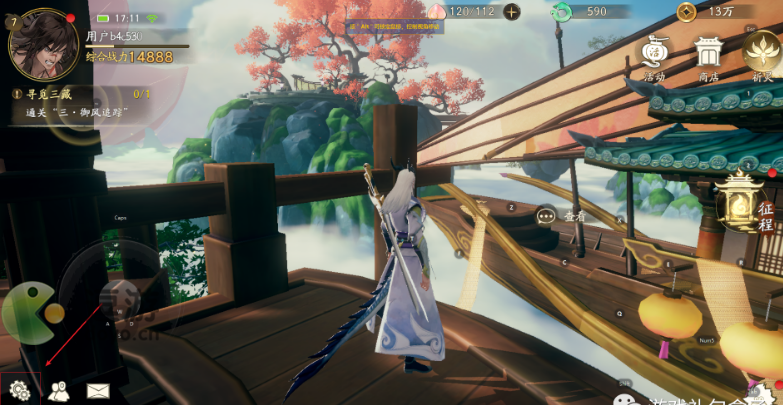The width and height of the screenshot is (783, 405).
Task: Open settings via the gear icon
Action: (17, 389)
